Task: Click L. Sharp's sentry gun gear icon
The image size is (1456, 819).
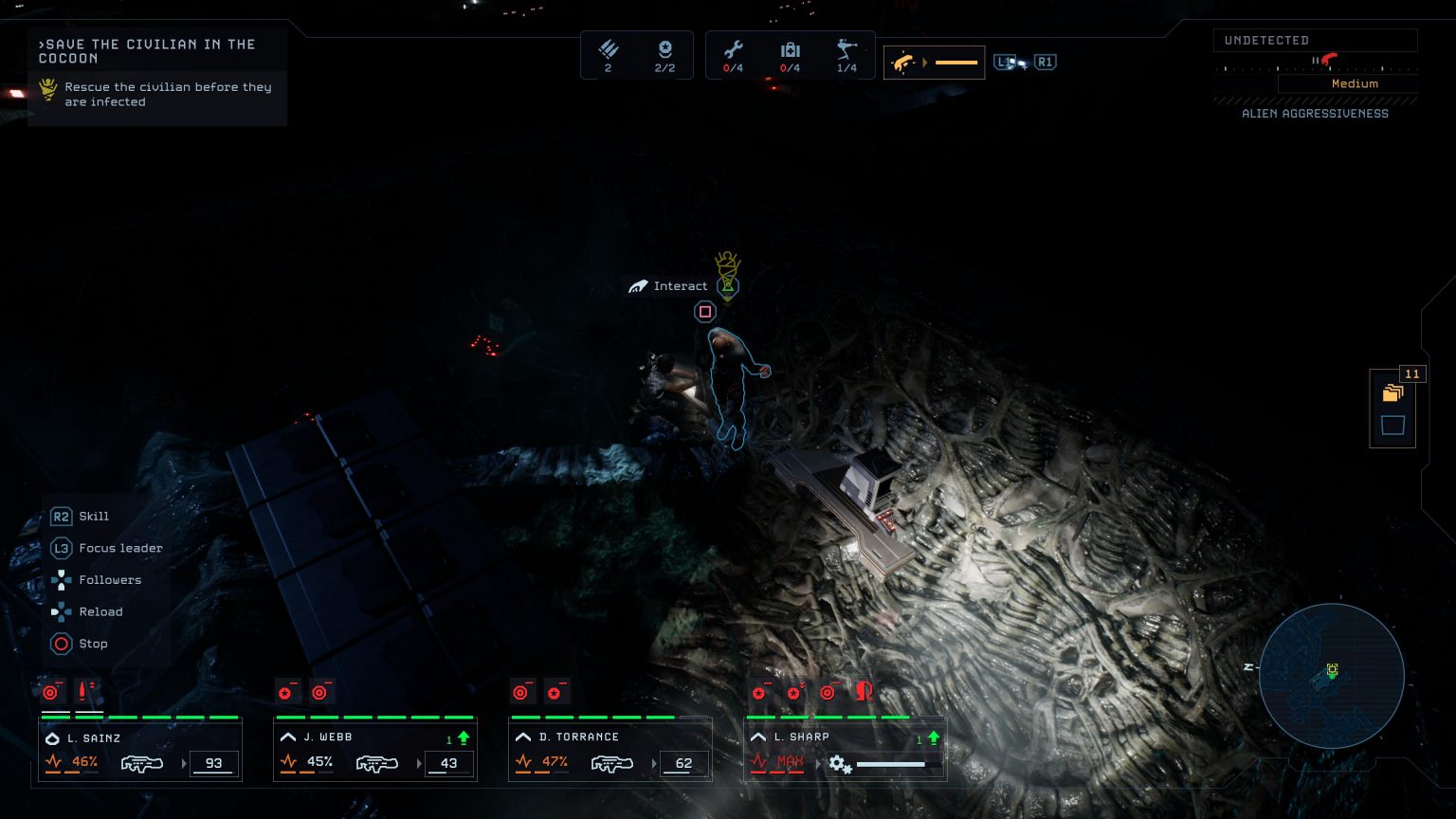Action: (x=842, y=762)
